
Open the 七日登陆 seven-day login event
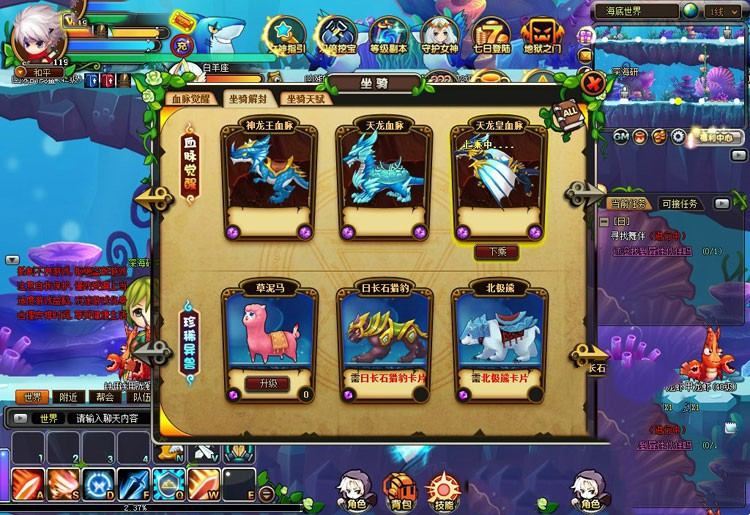489,35
